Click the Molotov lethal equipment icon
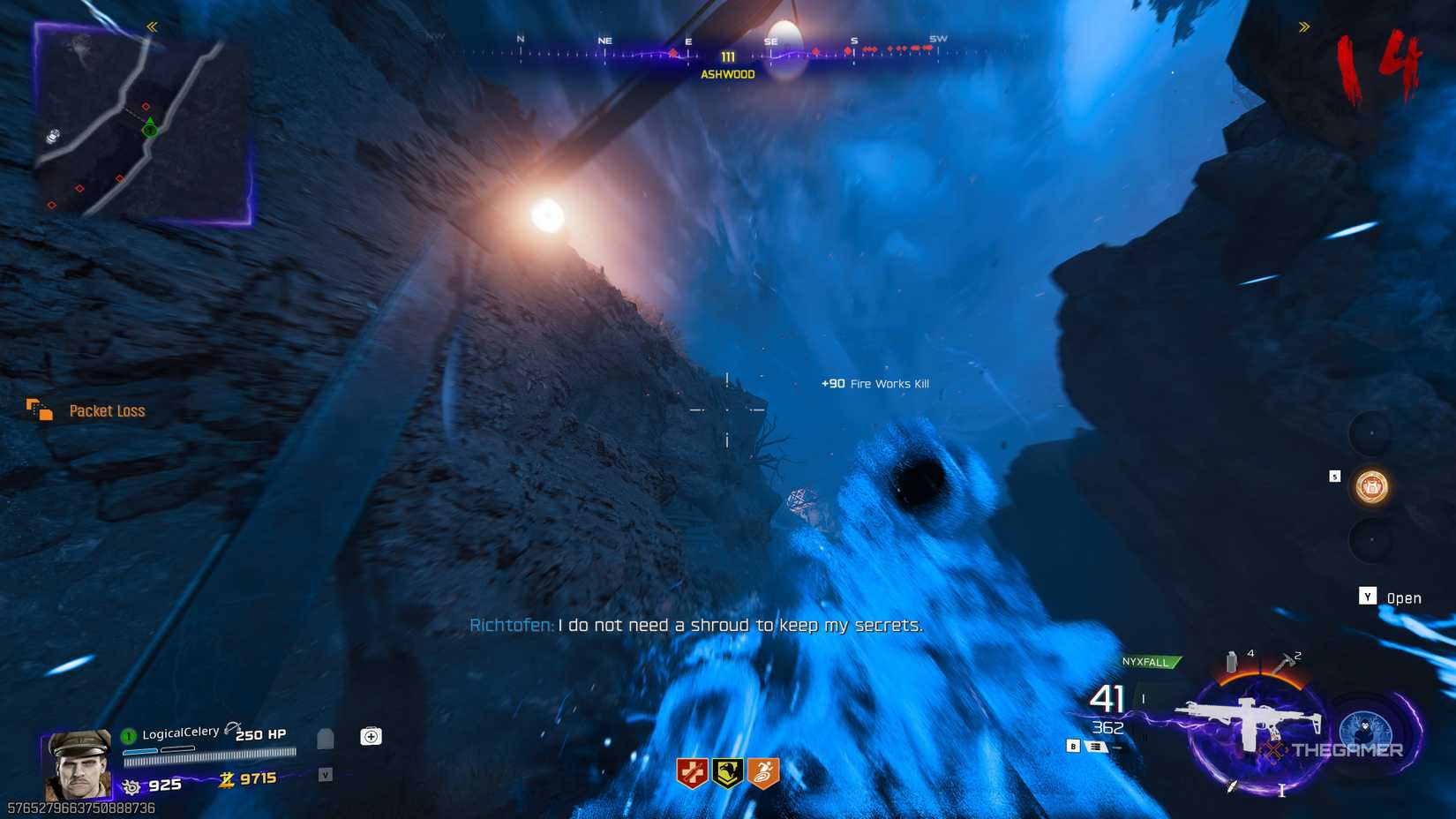This screenshot has height=819, width=1456. 1230,660
